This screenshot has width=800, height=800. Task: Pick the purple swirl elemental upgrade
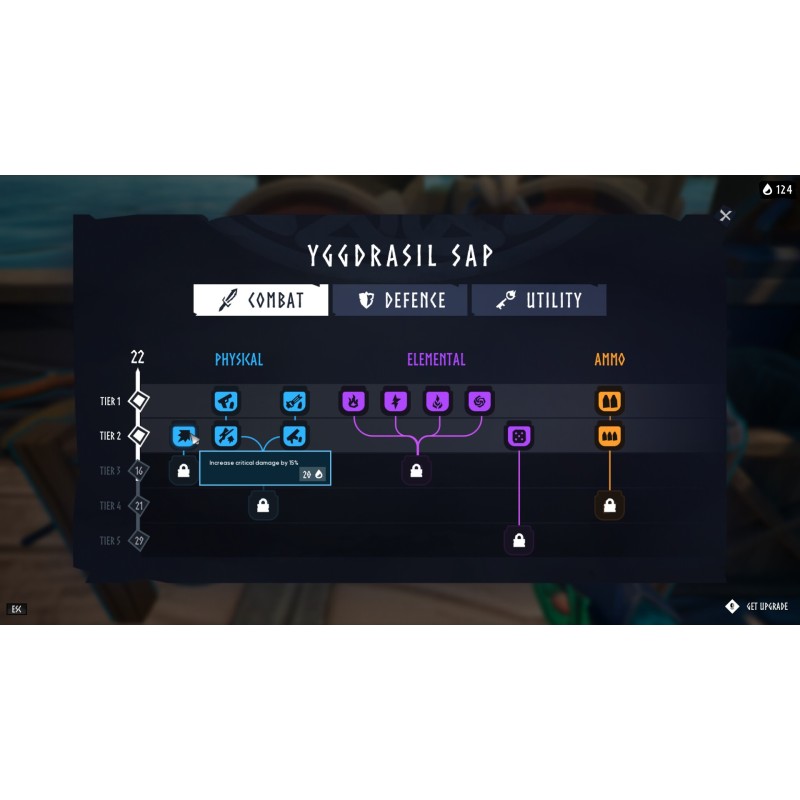point(479,402)
